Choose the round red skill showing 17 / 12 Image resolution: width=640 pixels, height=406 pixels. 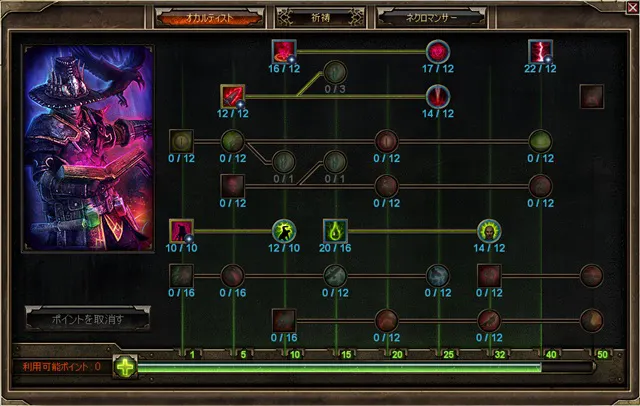pos(437,52)
